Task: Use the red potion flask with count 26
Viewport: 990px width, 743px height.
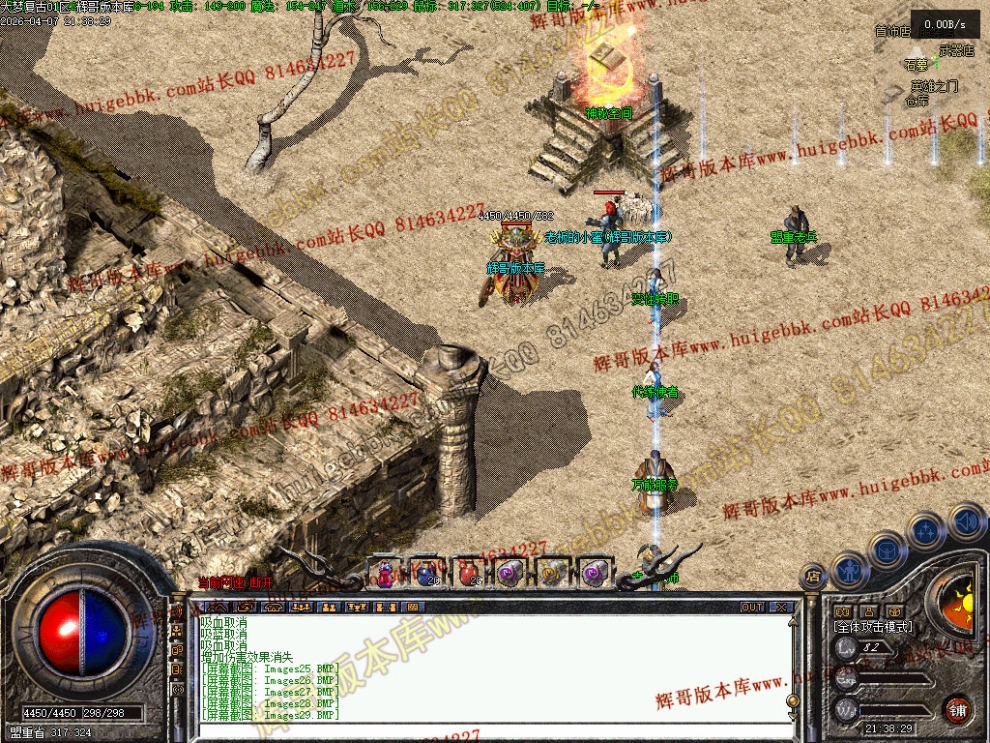Action: point(467,573)
